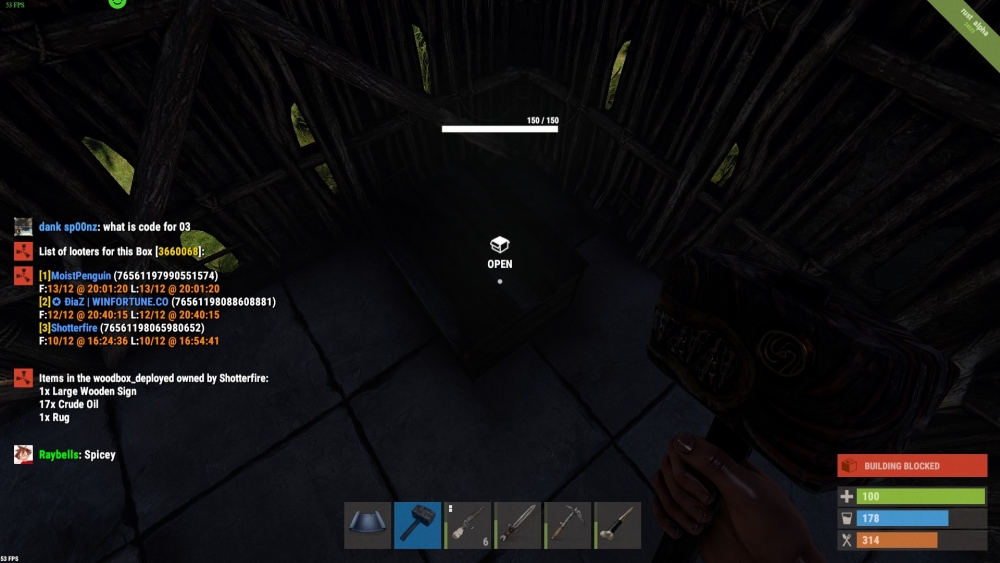Select the last hotbar slot with the torch
1000x563 pixels.
tap(617, 525)
